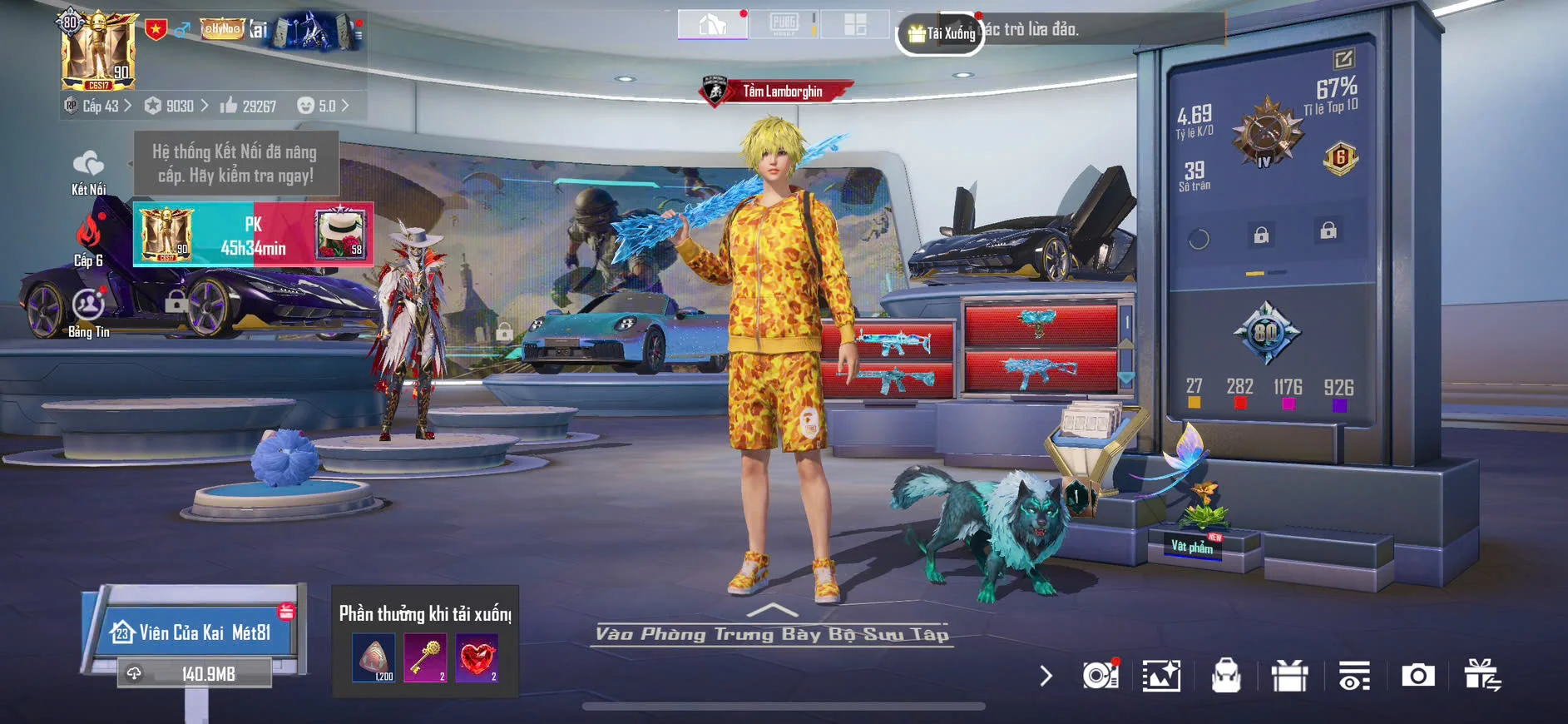The height and width of the screenshot is (724, 1568).
Task: Open the PK 45h34min challenge banner
Action: tap(253, 236)
